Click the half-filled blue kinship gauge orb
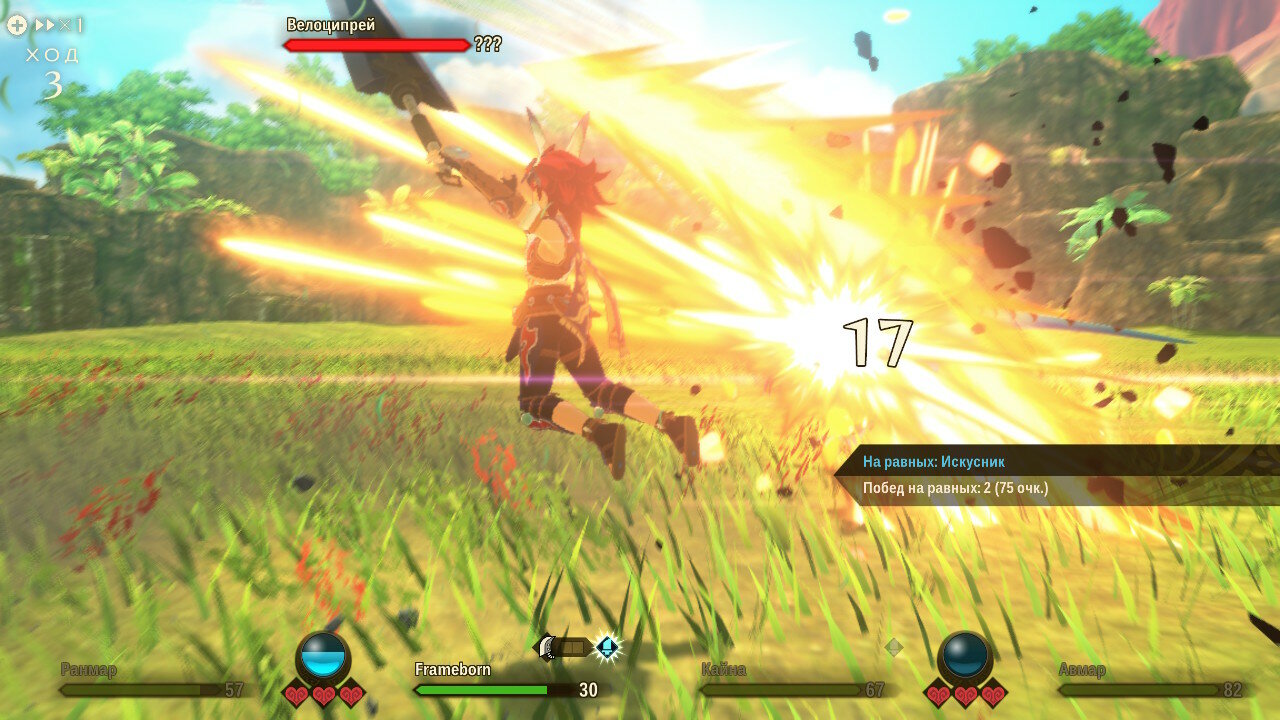Image resolution: width=1280 pixels, height=720 pixels. [x=323, y=658]
